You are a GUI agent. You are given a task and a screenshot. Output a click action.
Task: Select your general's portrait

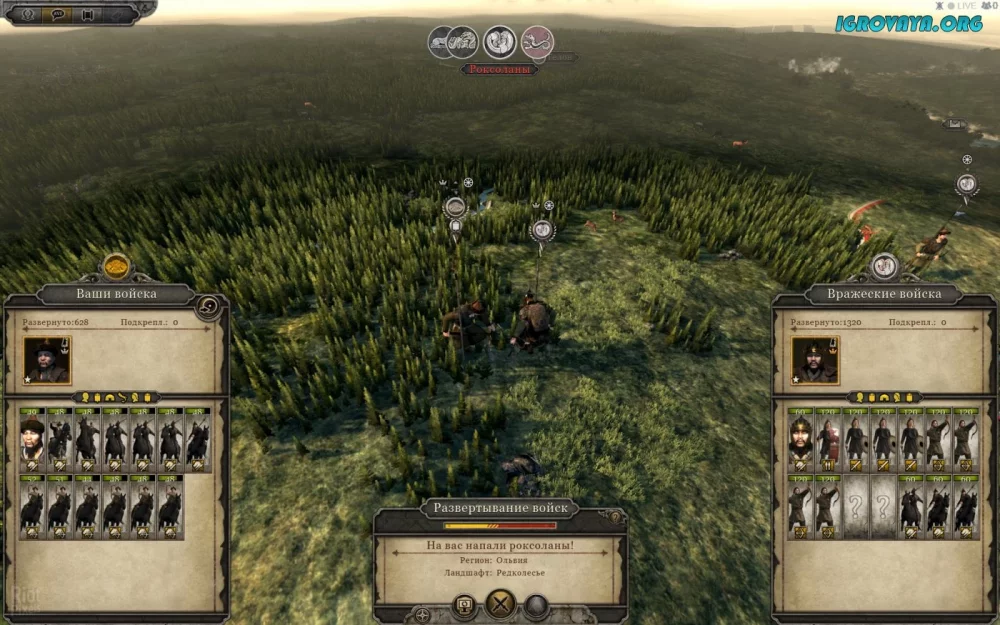click(x=46, y=360)
